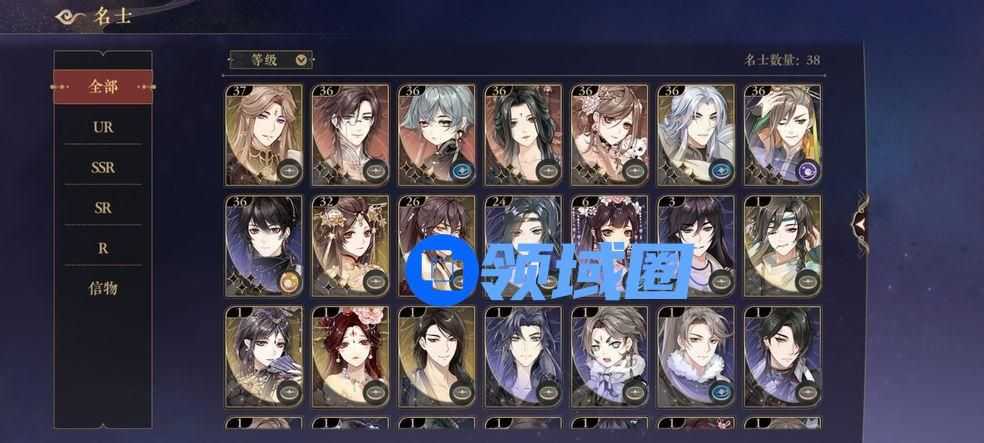This screenshot has height=443, width=984.
Task: Choose the level 36 character wearing glasses
Action: [x=350, y=135]
